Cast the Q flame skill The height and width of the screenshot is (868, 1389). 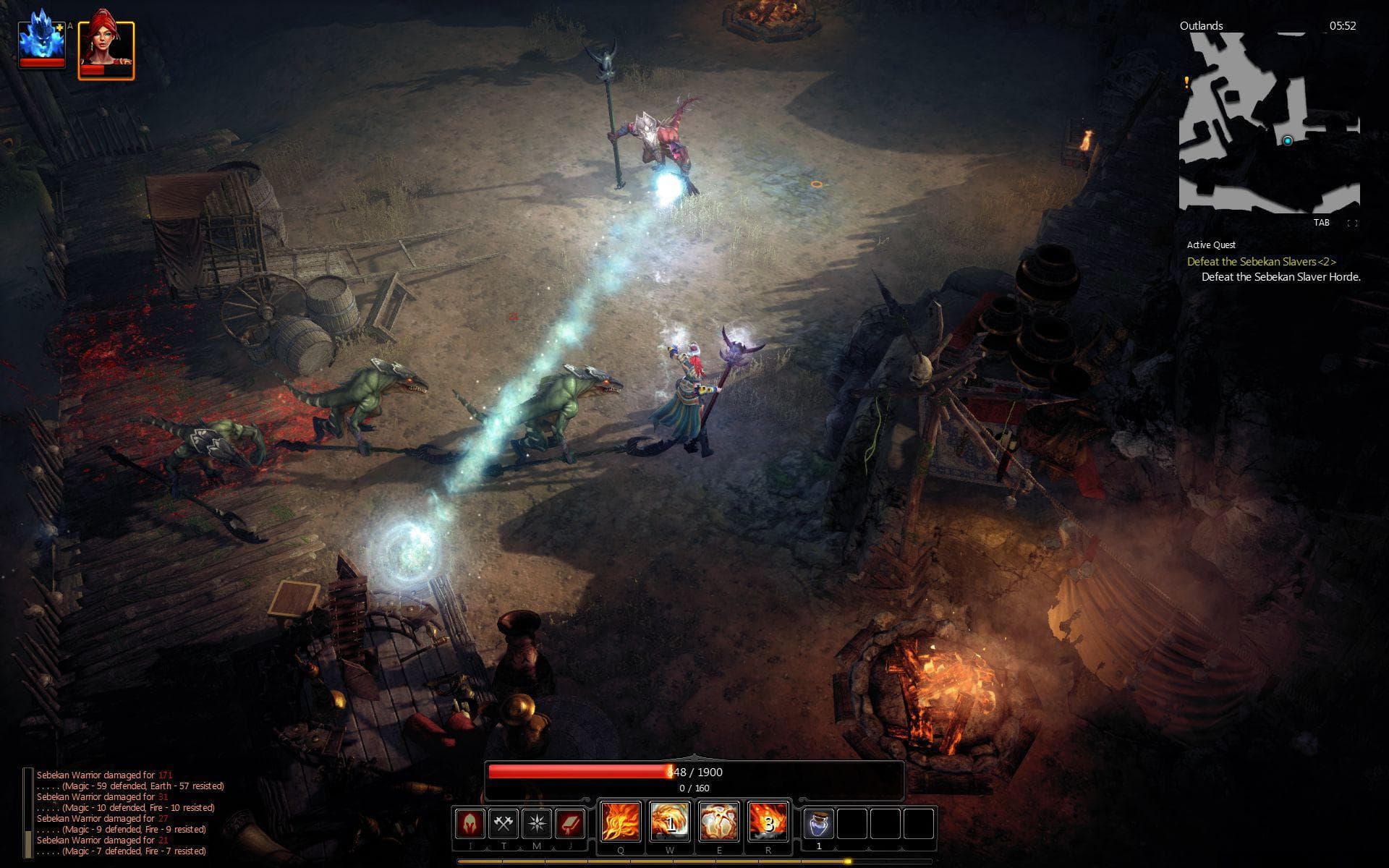[620, 822]
